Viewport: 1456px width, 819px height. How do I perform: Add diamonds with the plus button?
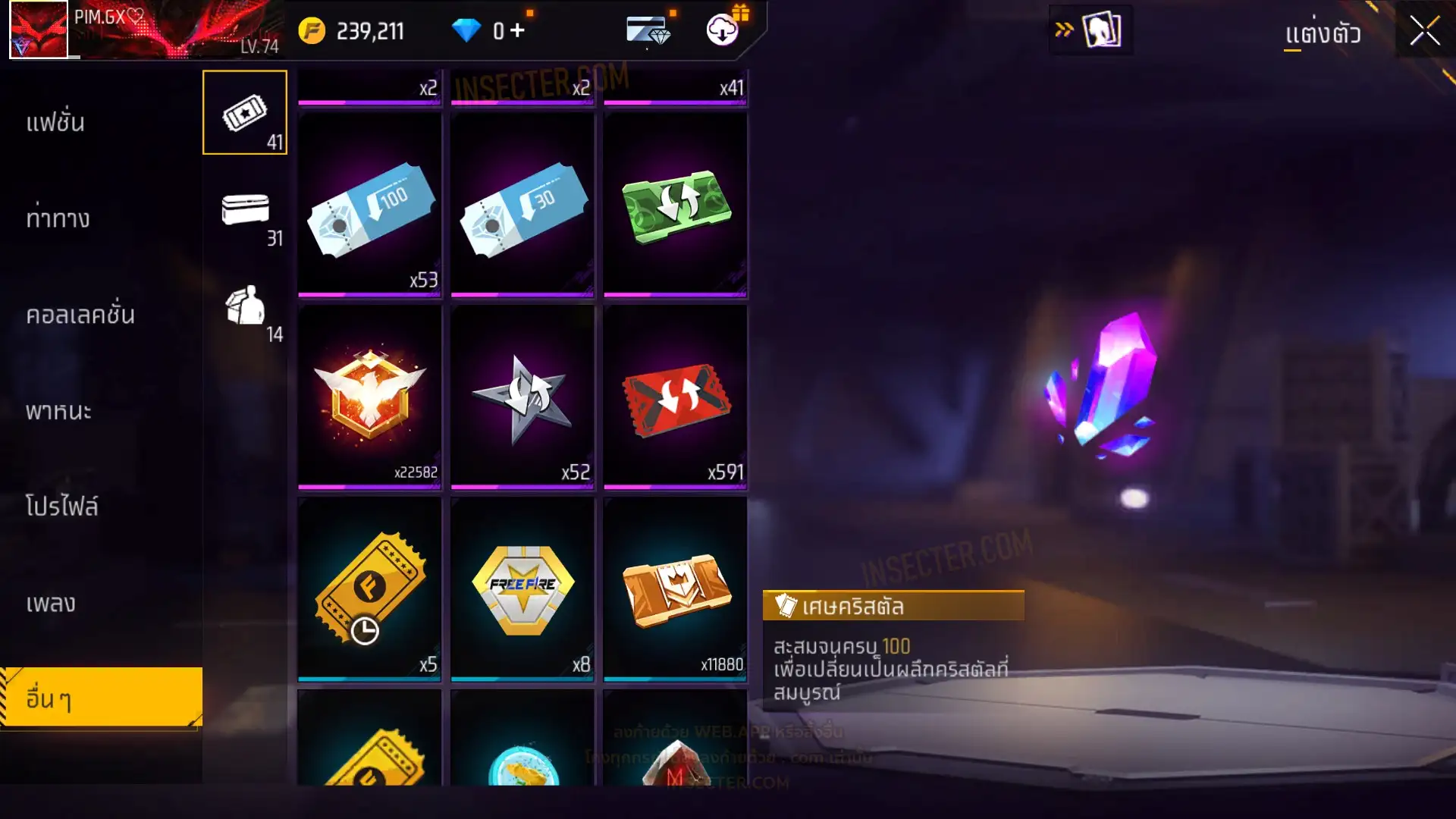click(x=517, y=30)
